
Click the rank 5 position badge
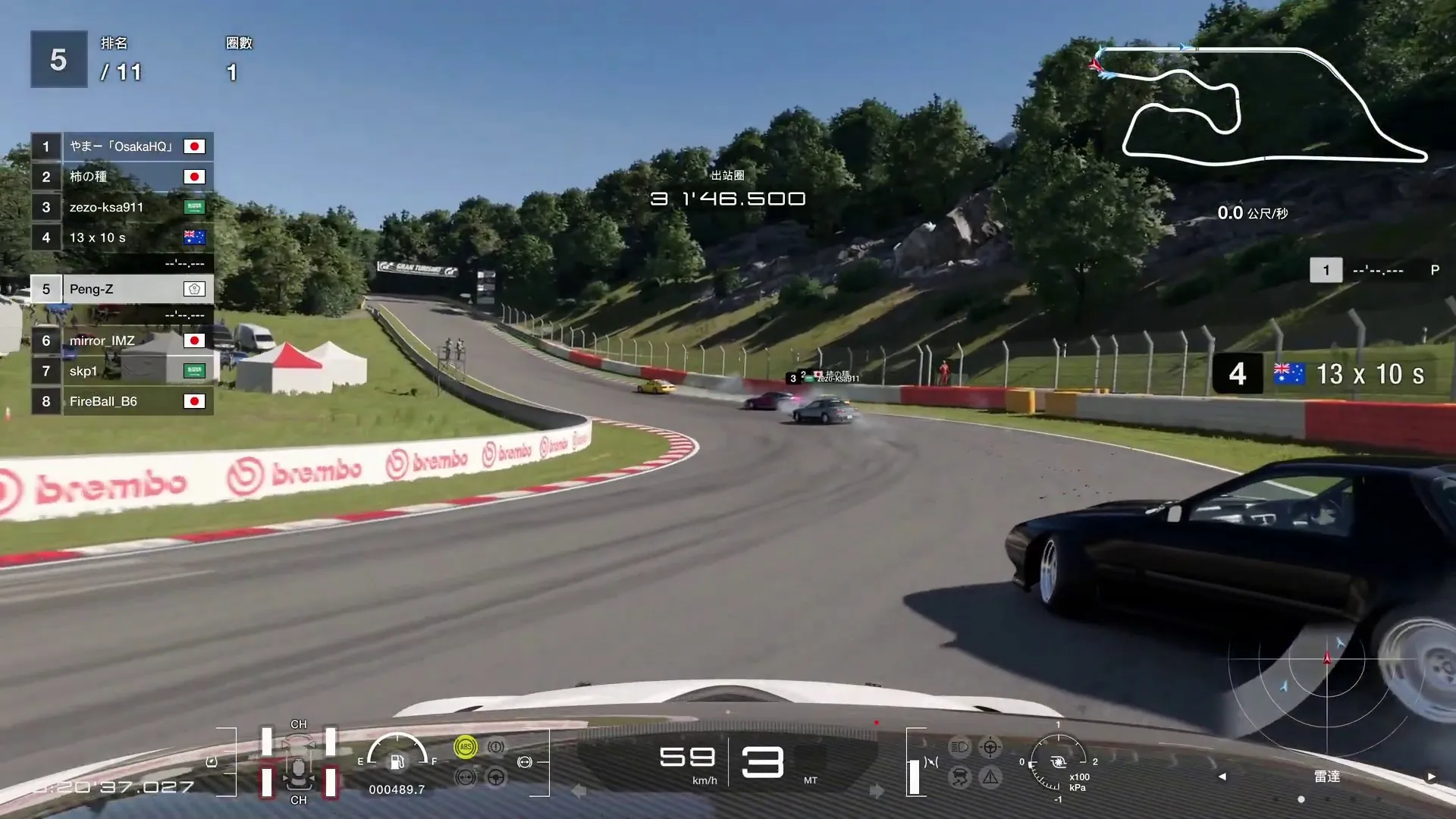[x=58, y=58]
